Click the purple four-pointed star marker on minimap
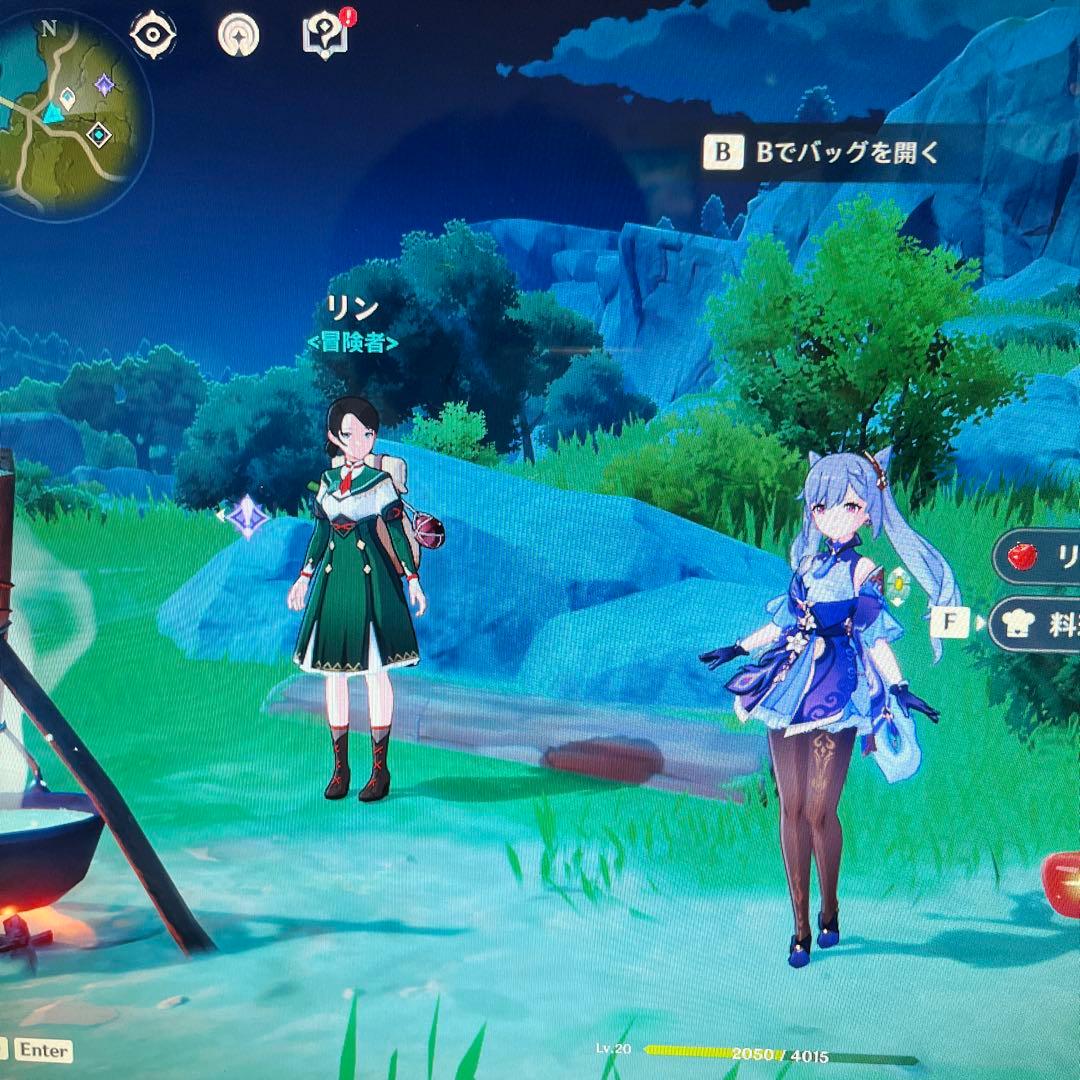Viewport: 1080px width, 1080px height. pos(104,85)
